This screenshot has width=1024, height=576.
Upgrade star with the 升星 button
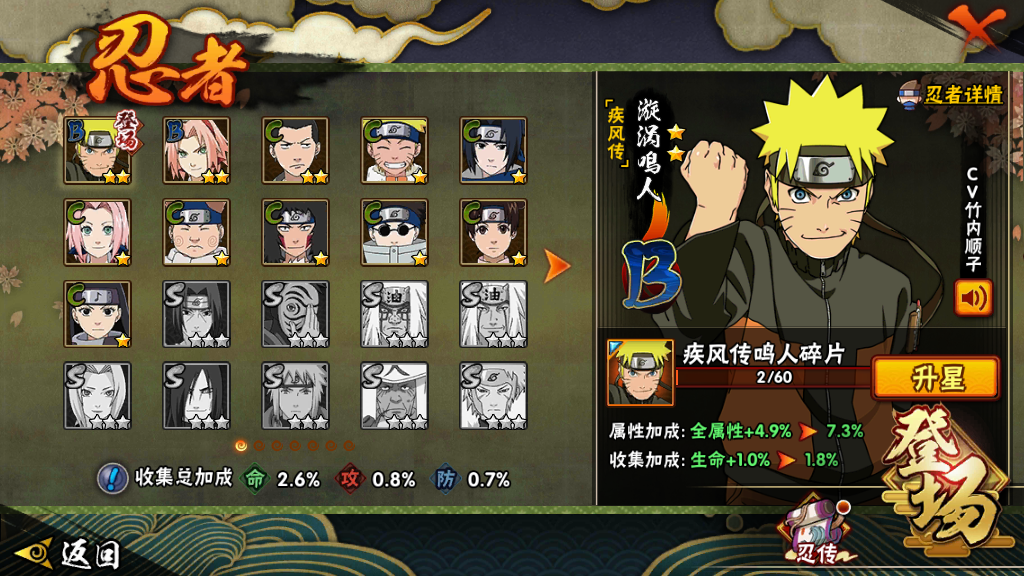(x=935, y=378)
